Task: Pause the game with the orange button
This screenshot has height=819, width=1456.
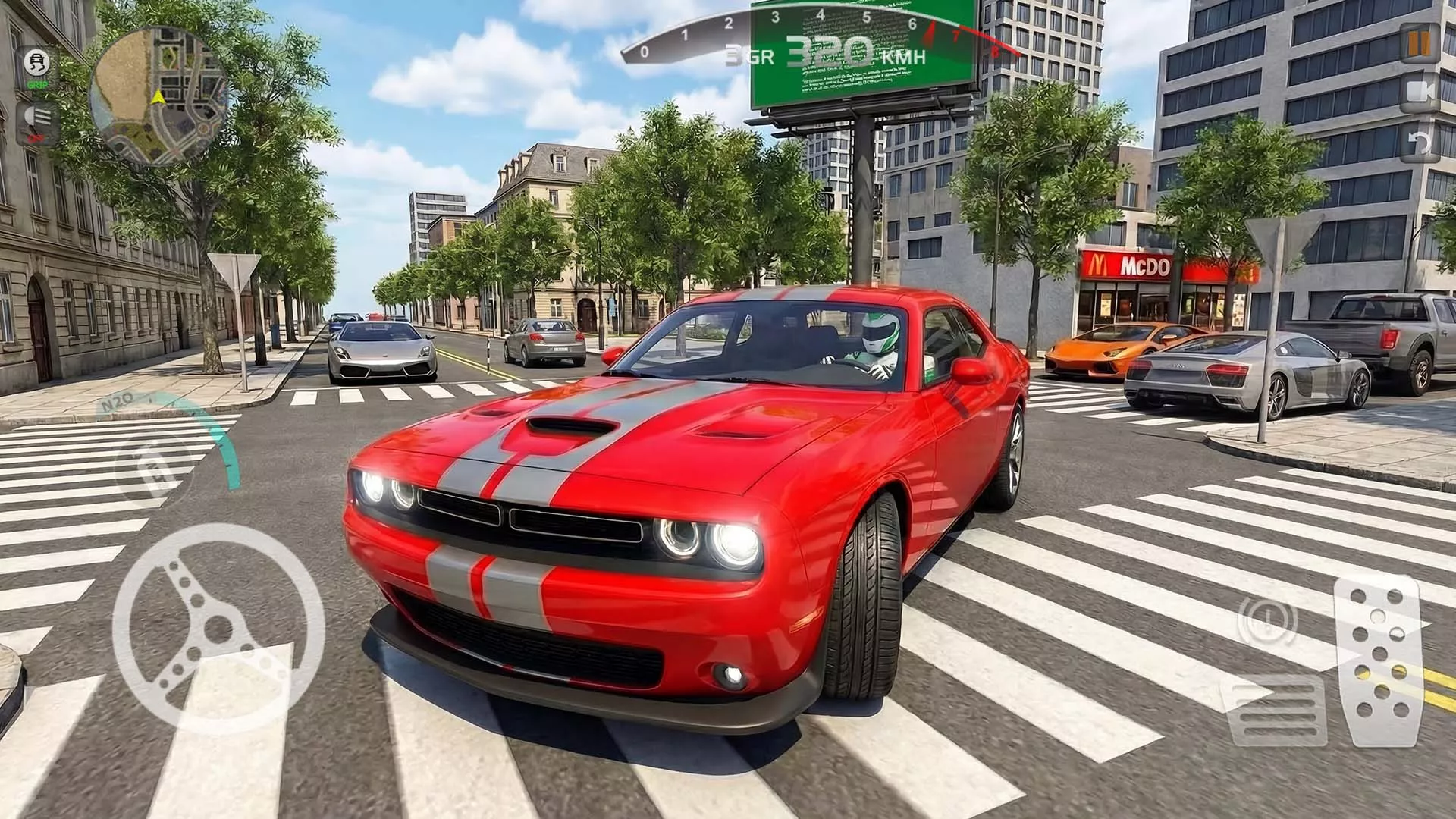Action: click(x=1419, y=44)
